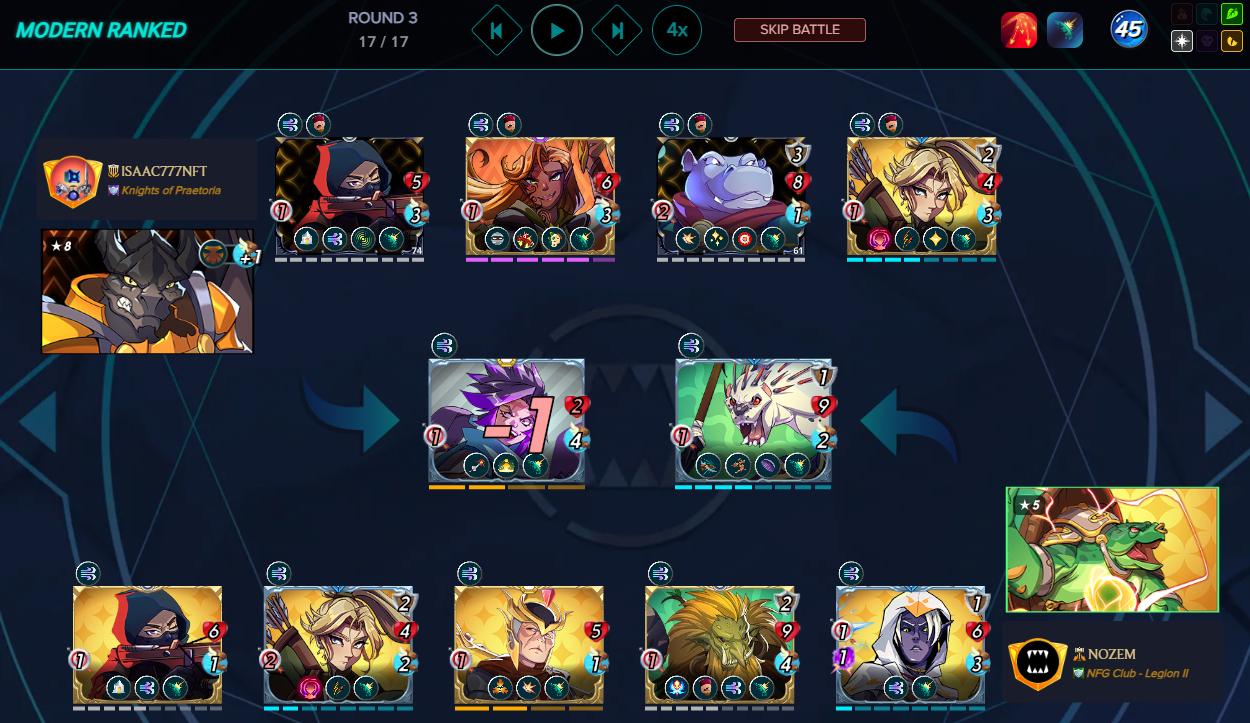The width and height of the screenshot is (1250, 723).
Task: Skip forward to the next round
Action: click(617, 30)
